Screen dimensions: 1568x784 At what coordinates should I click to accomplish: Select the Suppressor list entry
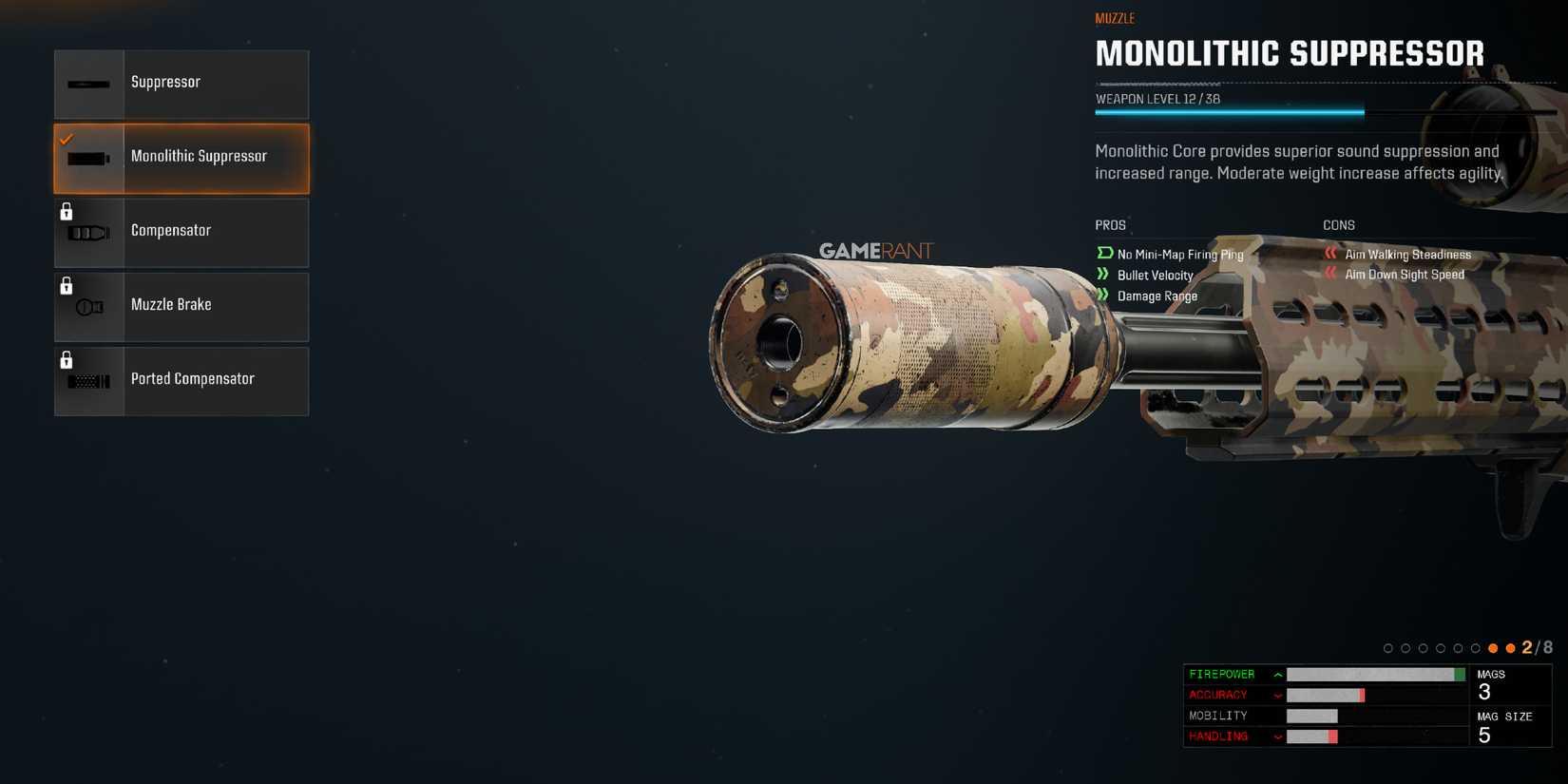181,84
